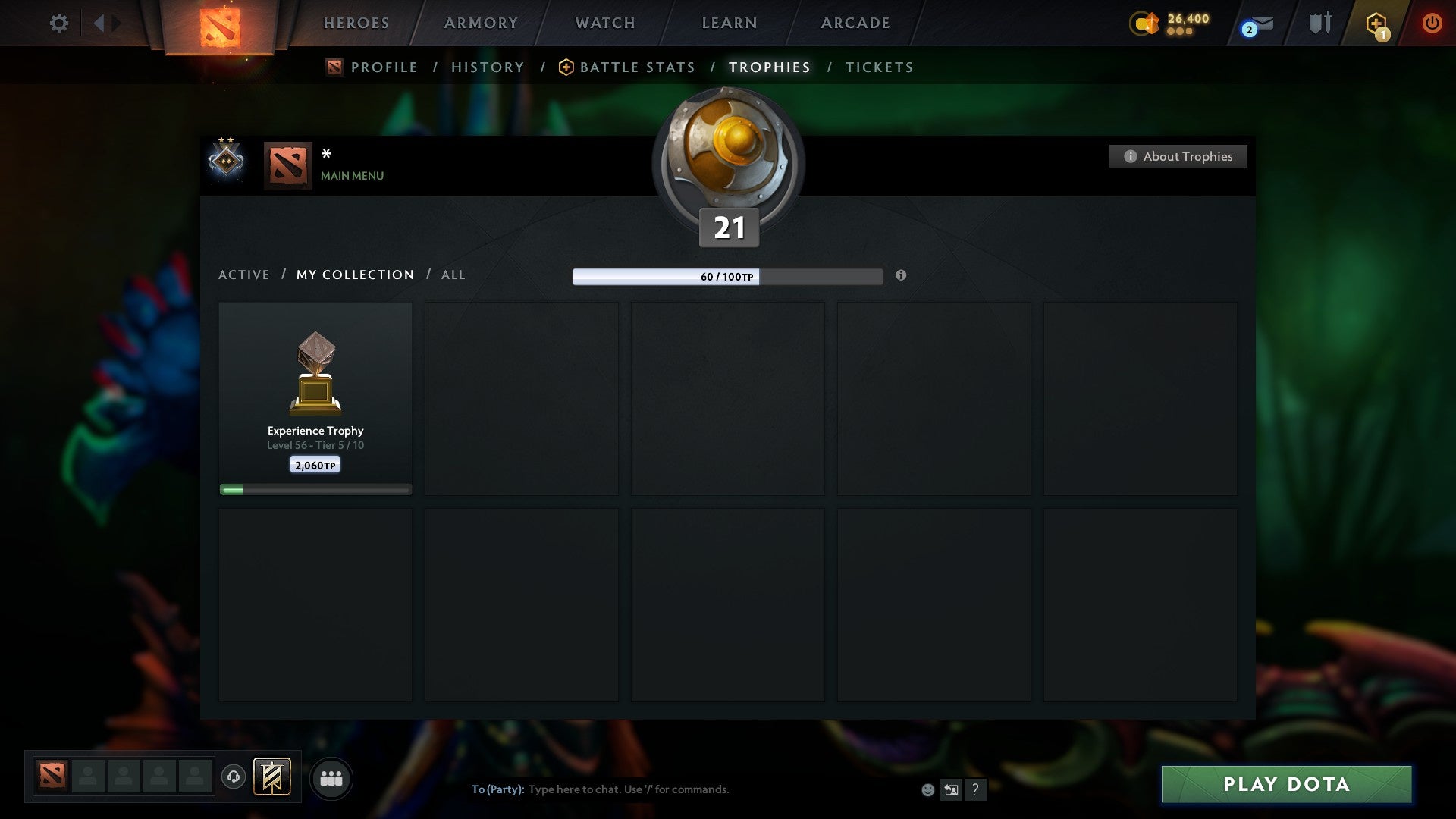Show ALL trophies filter
This screenshot has width=1456, height=819.
point(453,275)
